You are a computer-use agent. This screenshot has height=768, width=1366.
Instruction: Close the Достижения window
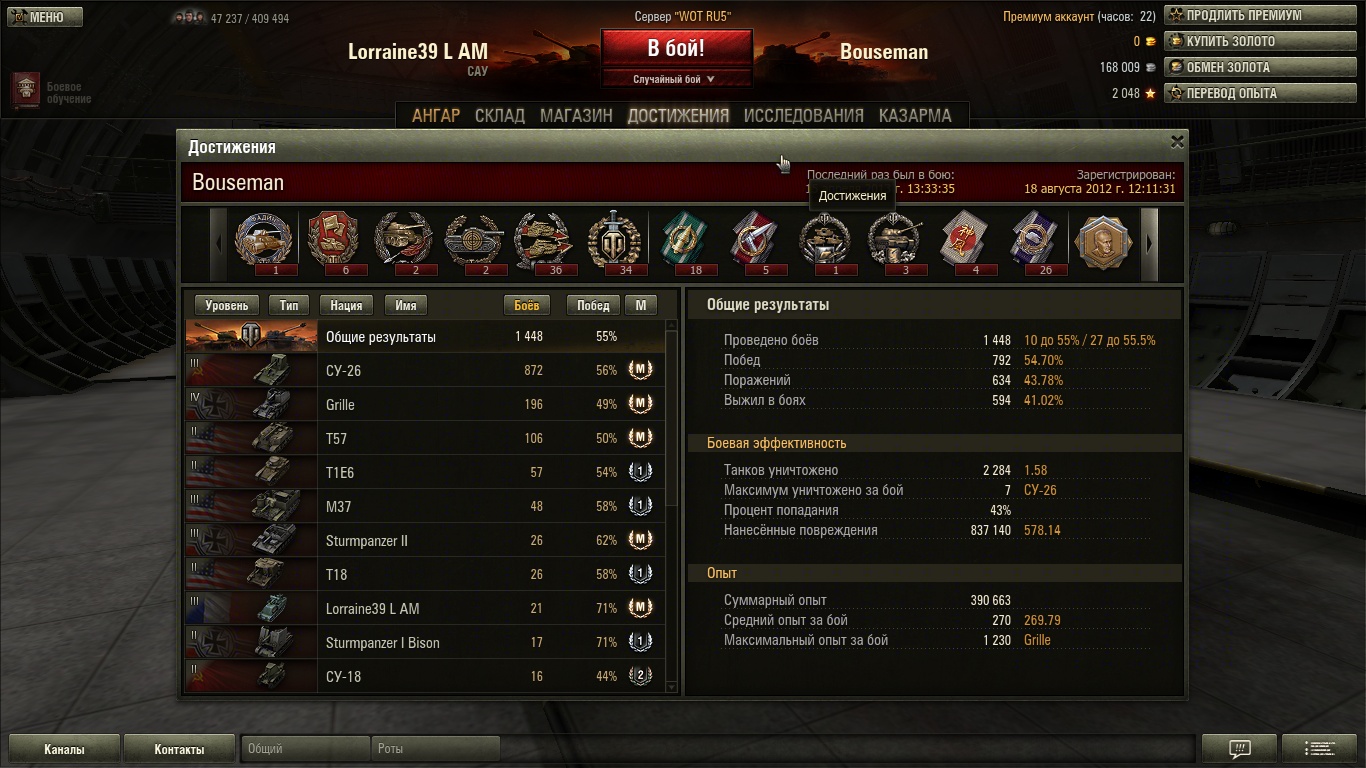[x=1177, y=142]
